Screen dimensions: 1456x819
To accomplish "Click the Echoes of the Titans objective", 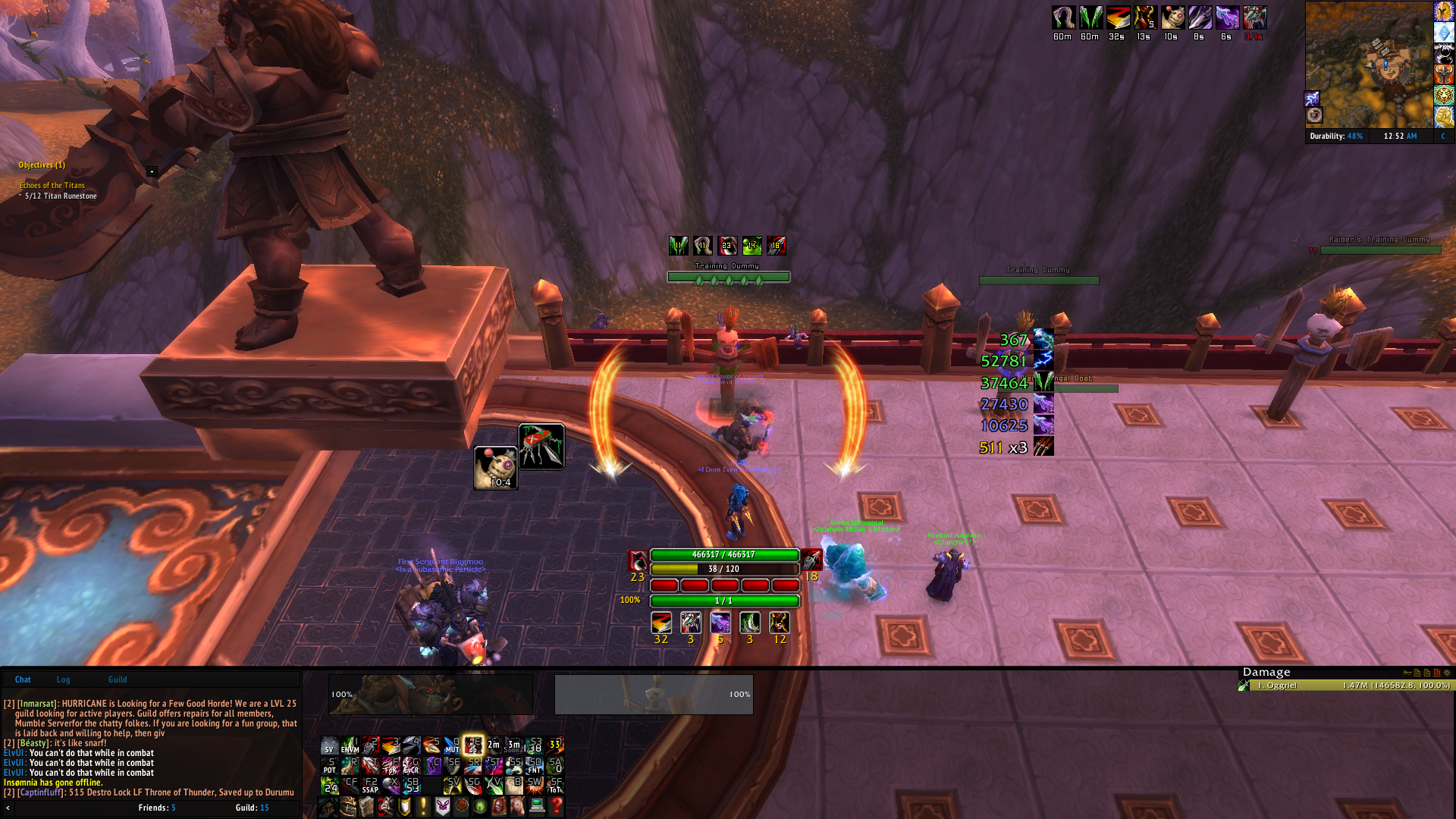I will pyautogui.click(x=52, y=185).
